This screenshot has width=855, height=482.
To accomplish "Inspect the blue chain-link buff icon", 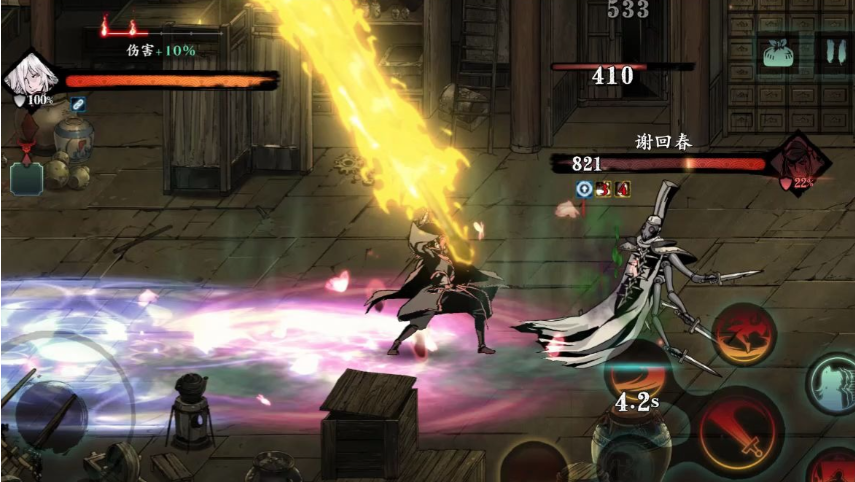I will (78, 103).
